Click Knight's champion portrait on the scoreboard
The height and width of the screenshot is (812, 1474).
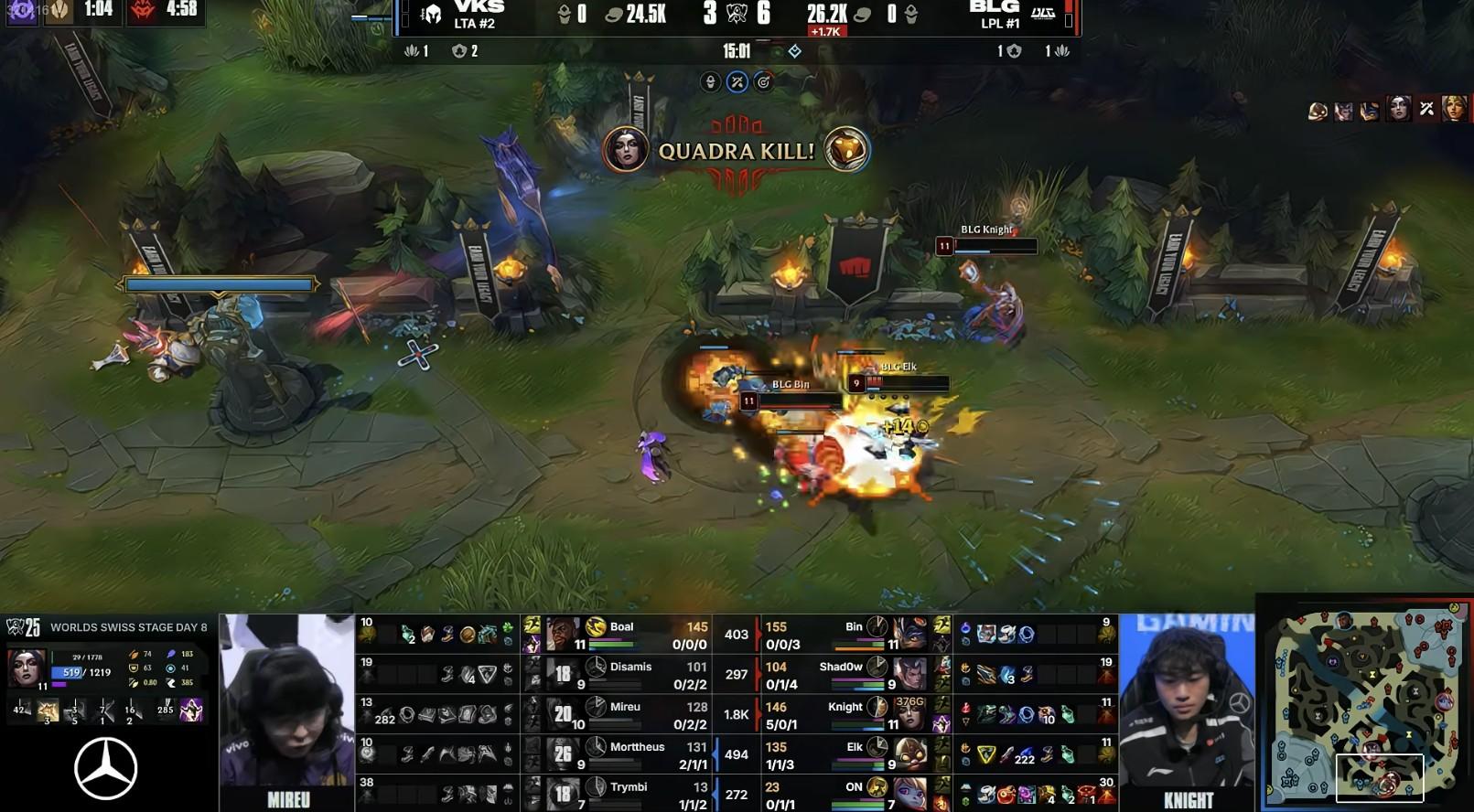pos(910,713)
